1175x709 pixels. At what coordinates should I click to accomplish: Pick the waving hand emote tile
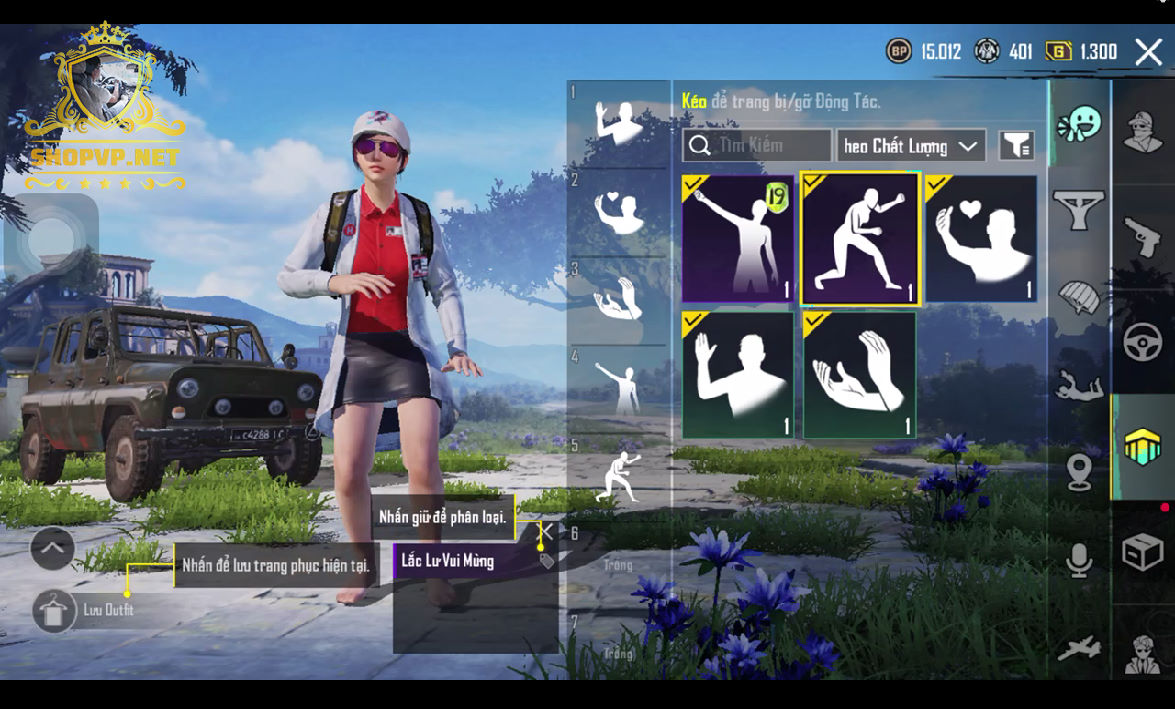pyautogui.click(x=738, y=375)
